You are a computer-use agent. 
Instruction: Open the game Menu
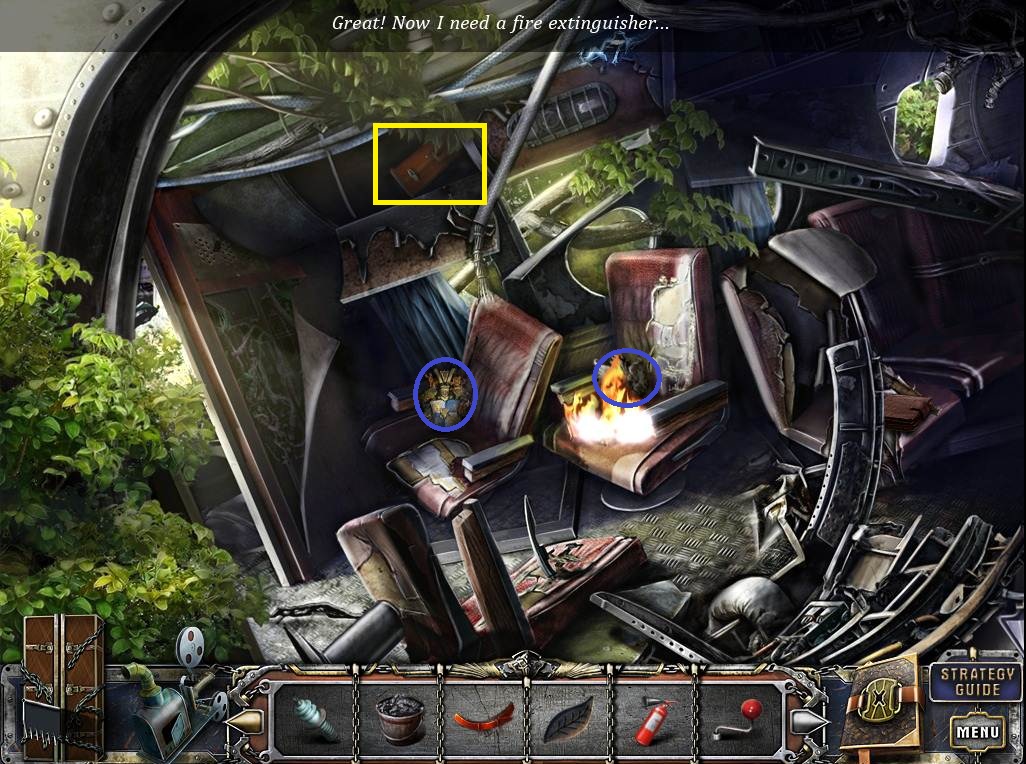click(977, 732)
